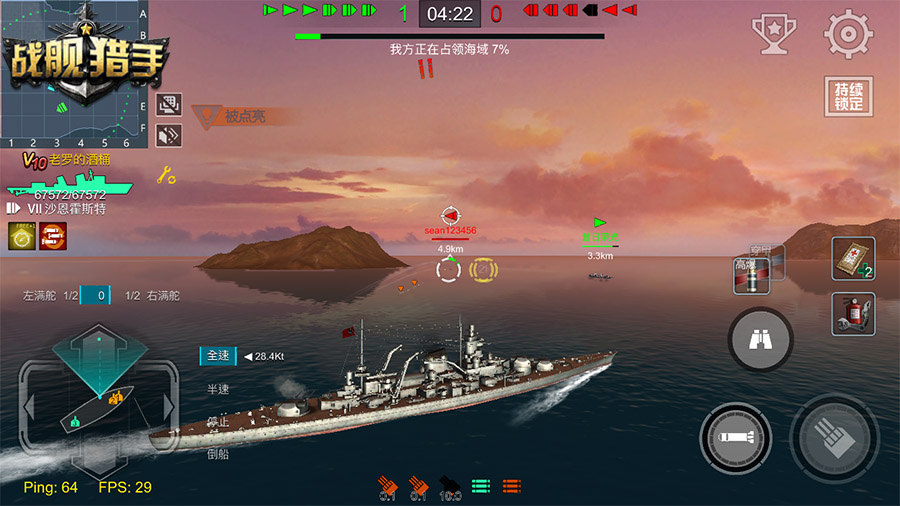Open the settings gear menu

tap(848, 34)
